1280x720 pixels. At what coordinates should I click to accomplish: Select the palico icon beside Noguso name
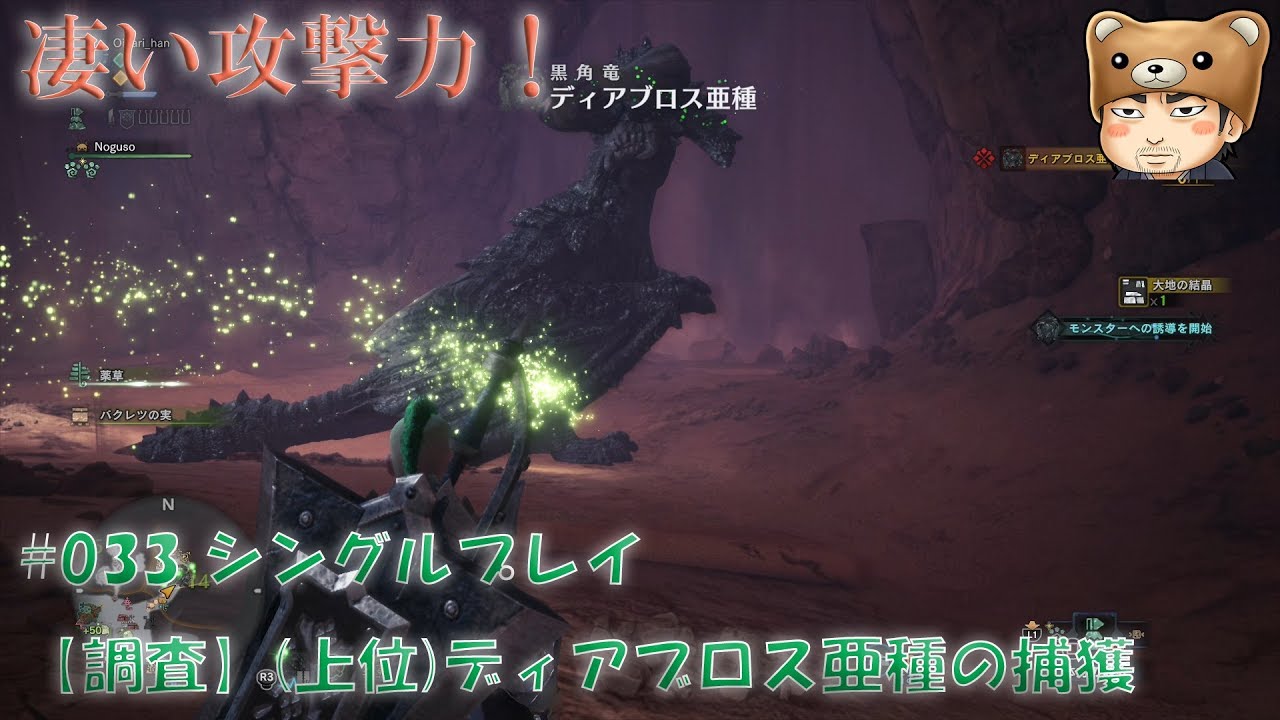[x=82, y=147]
